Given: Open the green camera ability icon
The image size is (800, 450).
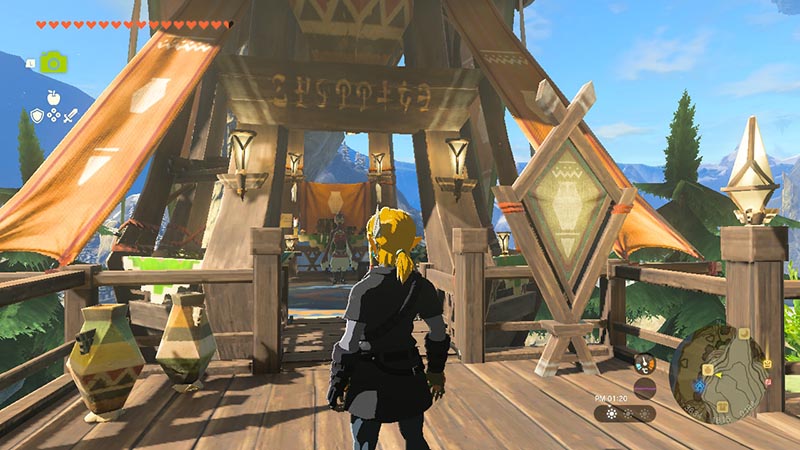Looking at the screenshot, I should click(53, 62).
